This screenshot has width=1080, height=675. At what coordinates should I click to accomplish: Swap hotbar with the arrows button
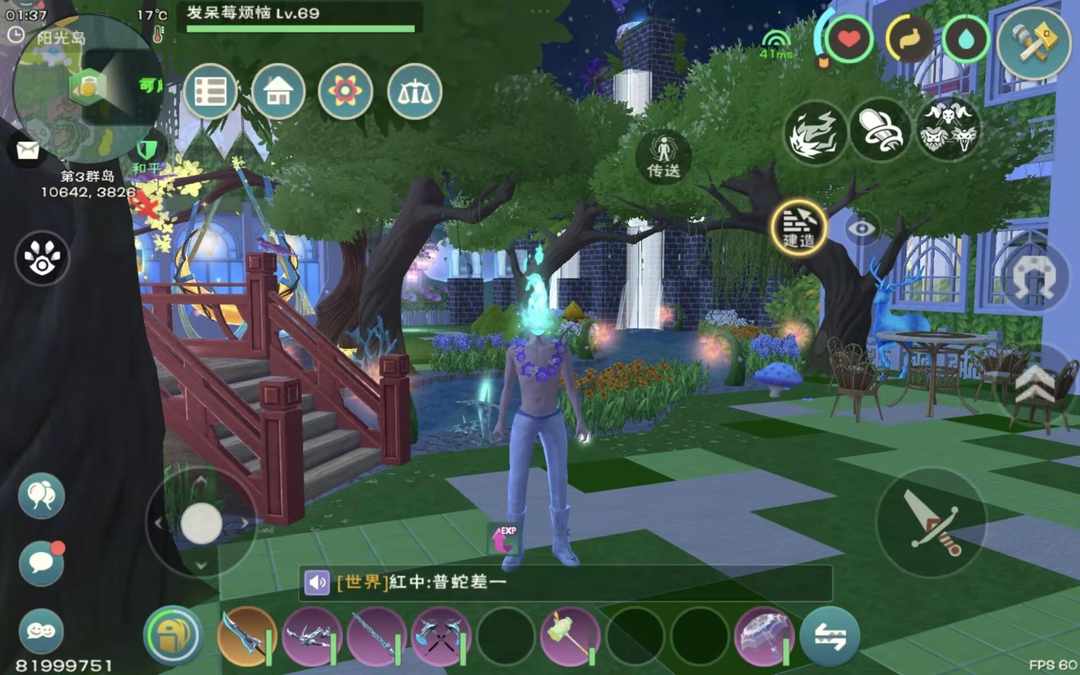tap(830, 636)
